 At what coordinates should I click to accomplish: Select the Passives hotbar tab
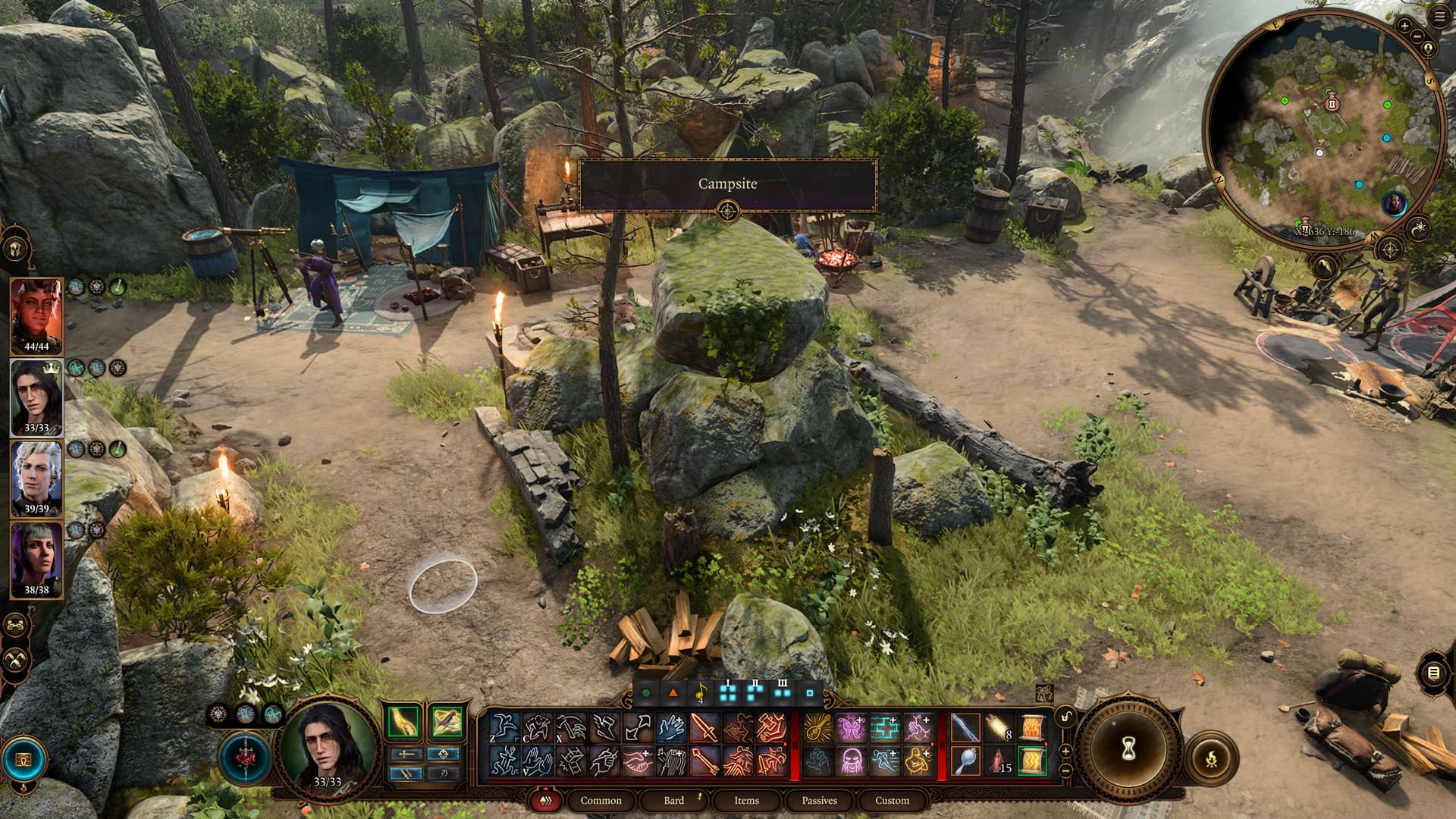(819, 800)
